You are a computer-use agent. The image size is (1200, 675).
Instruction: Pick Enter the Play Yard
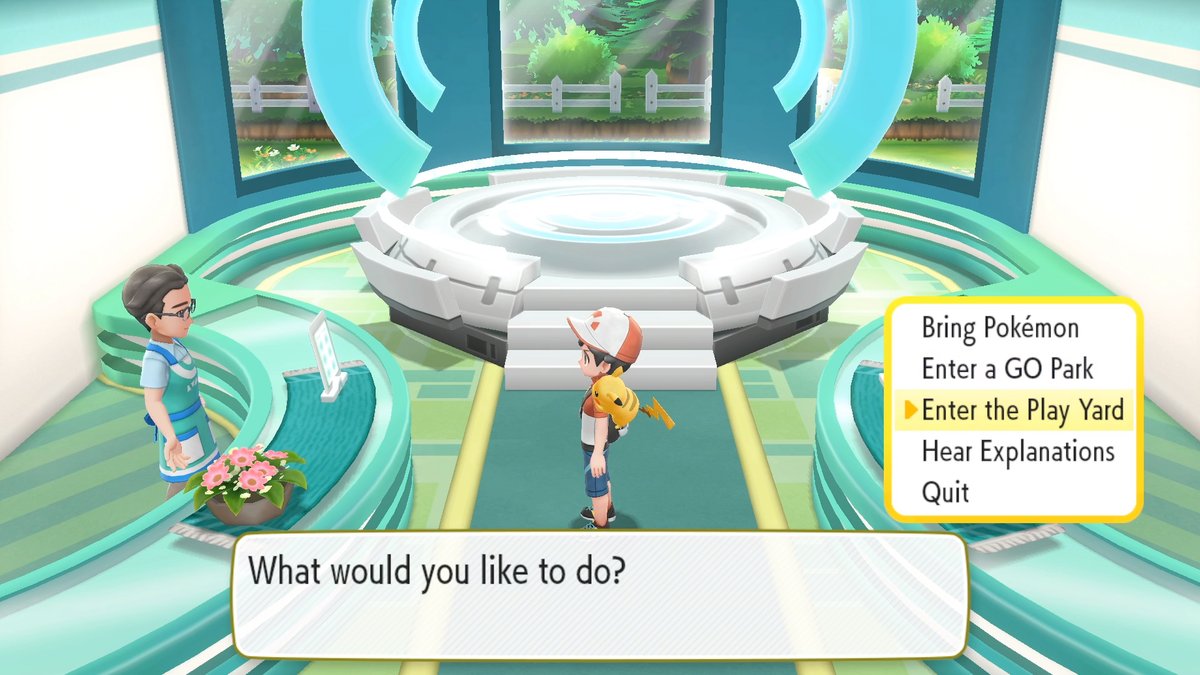click(1022, 410)
